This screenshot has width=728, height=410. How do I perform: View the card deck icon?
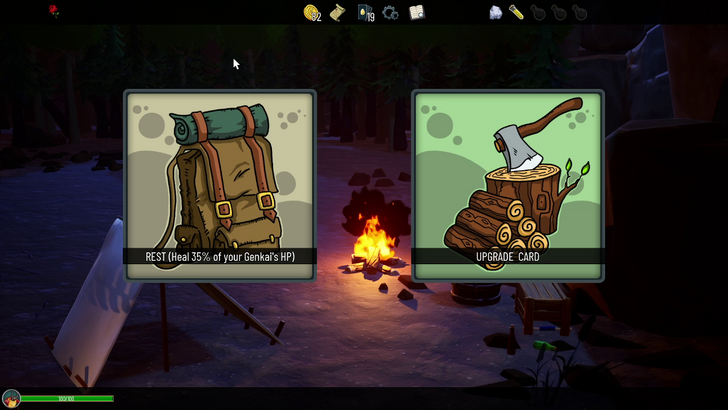coord(365,13)
